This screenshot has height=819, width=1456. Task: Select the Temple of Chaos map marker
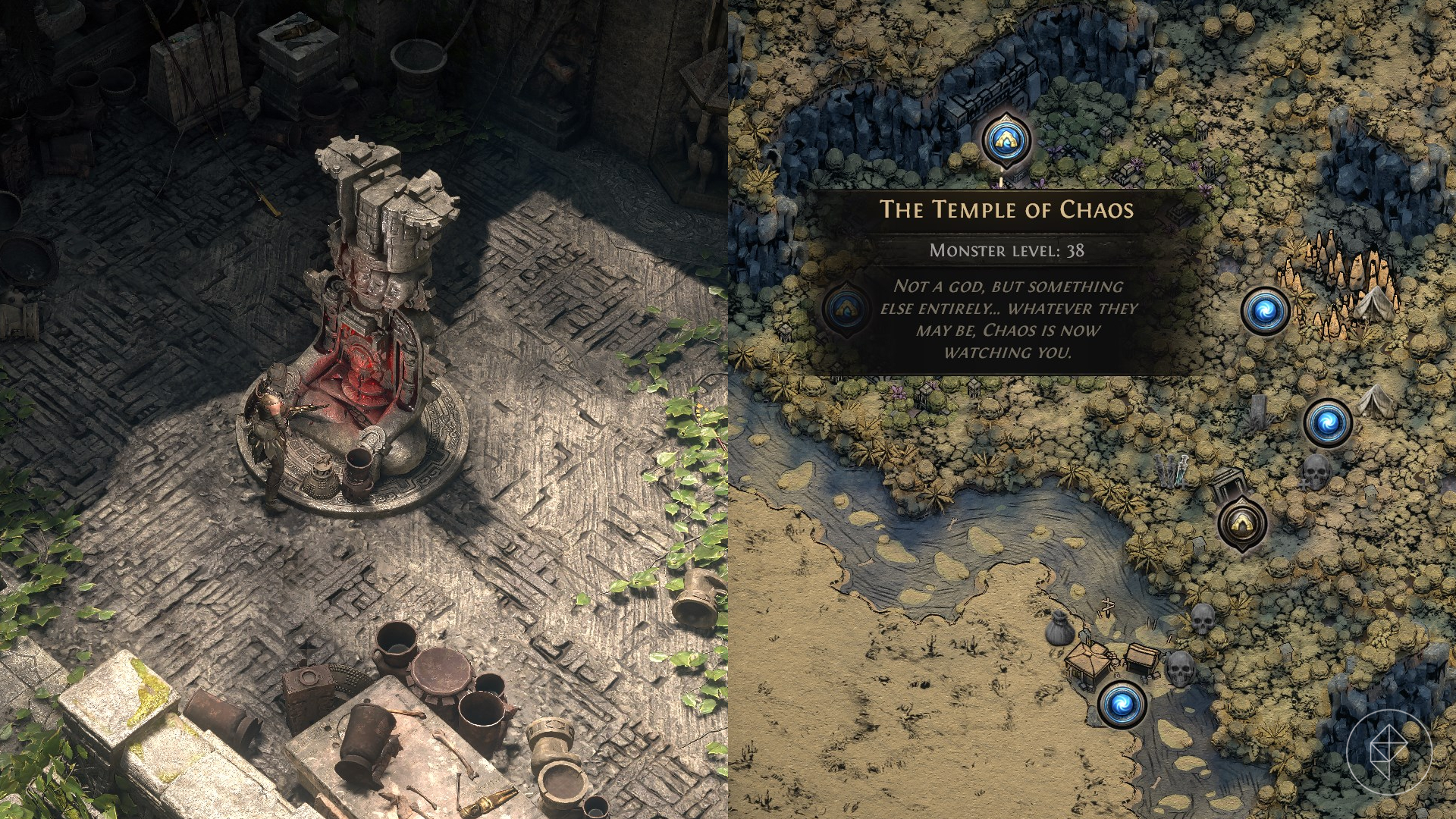click(x=1007, y=140)
